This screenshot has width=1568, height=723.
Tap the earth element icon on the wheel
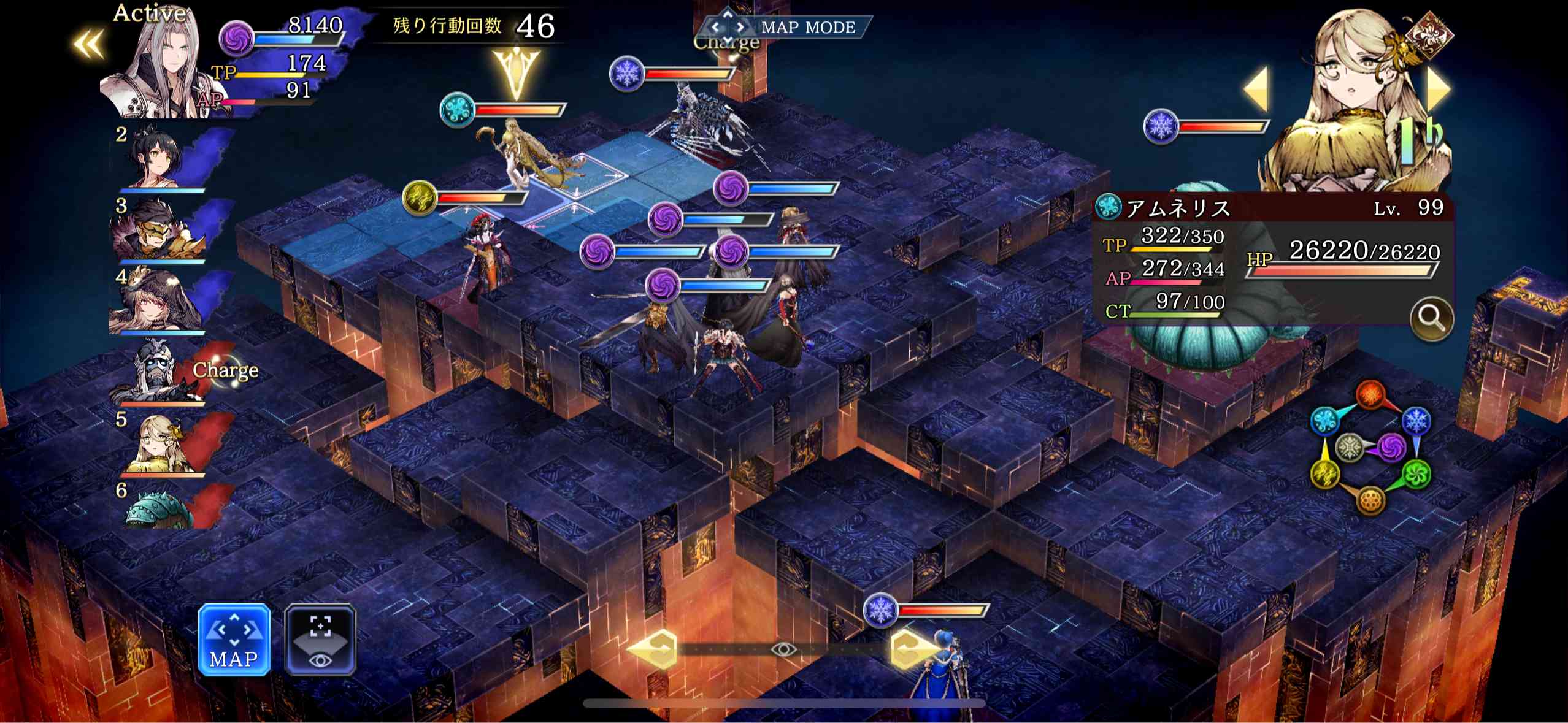(1370, 501)
